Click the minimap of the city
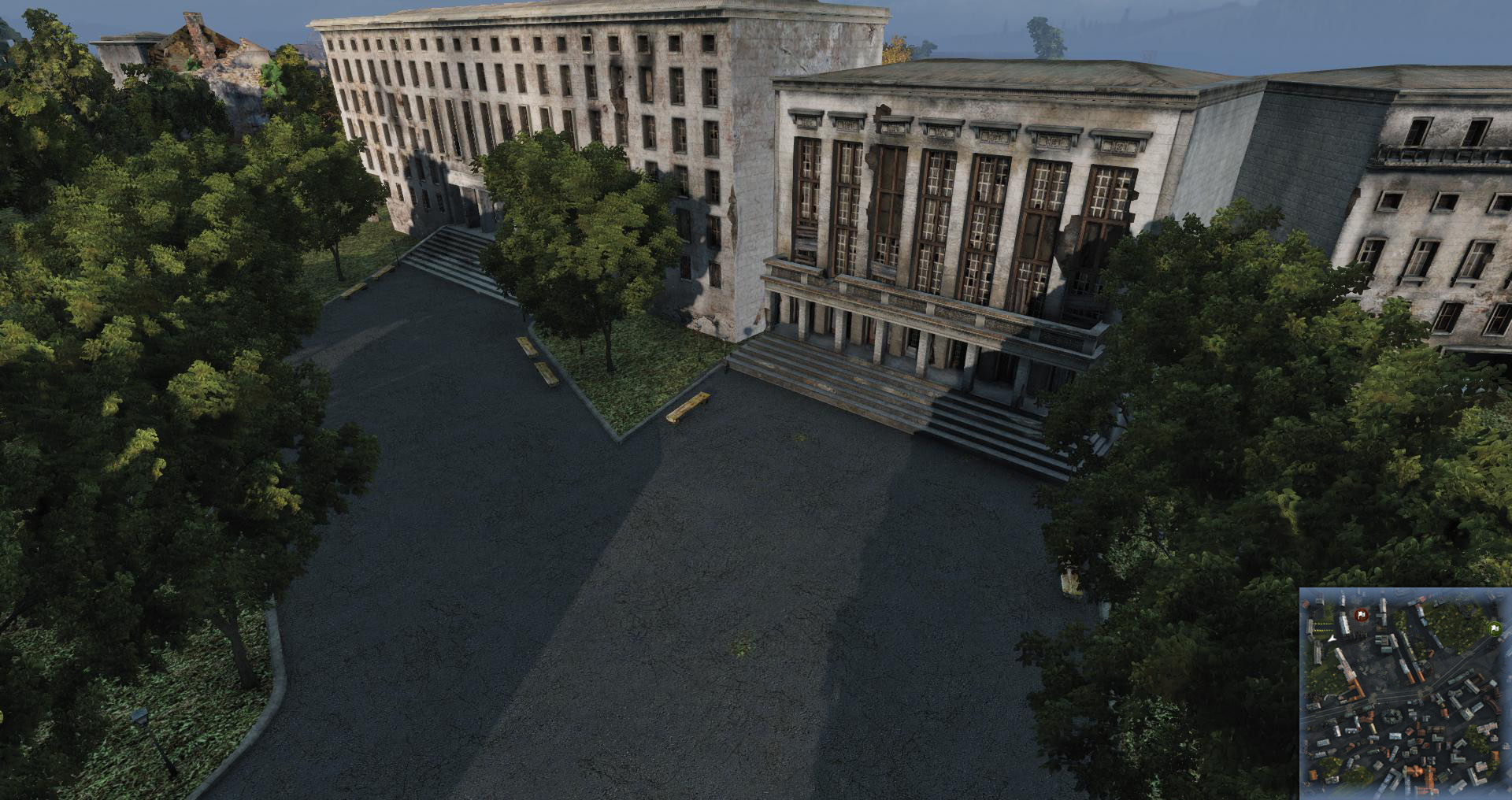 click(x=1405, y=693)
